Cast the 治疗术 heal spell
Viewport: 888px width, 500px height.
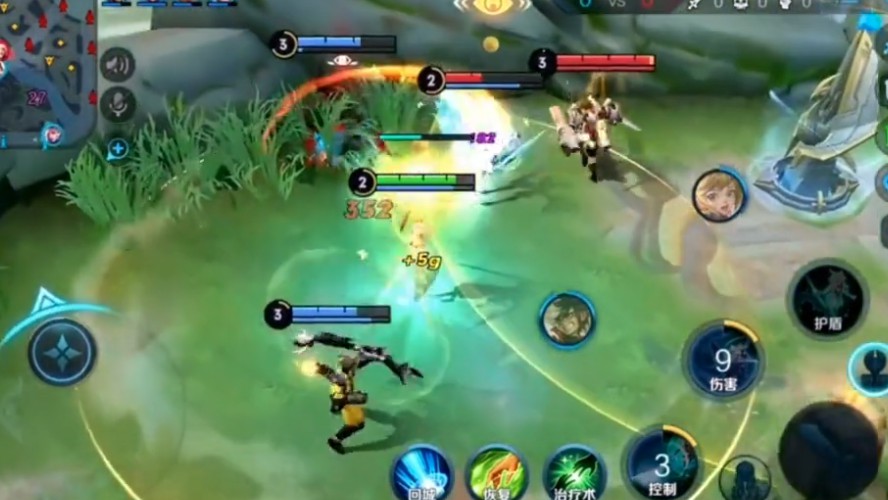(575, 472)
